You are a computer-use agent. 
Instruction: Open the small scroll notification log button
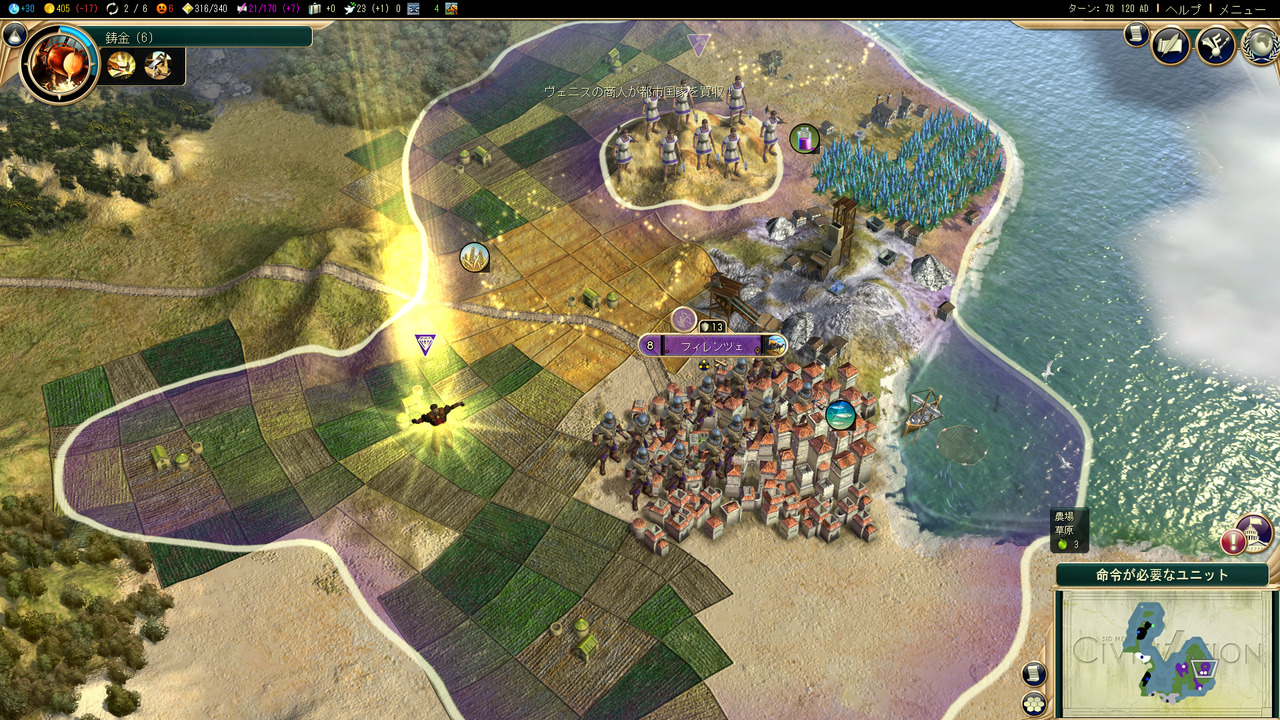coord(1135,35)
